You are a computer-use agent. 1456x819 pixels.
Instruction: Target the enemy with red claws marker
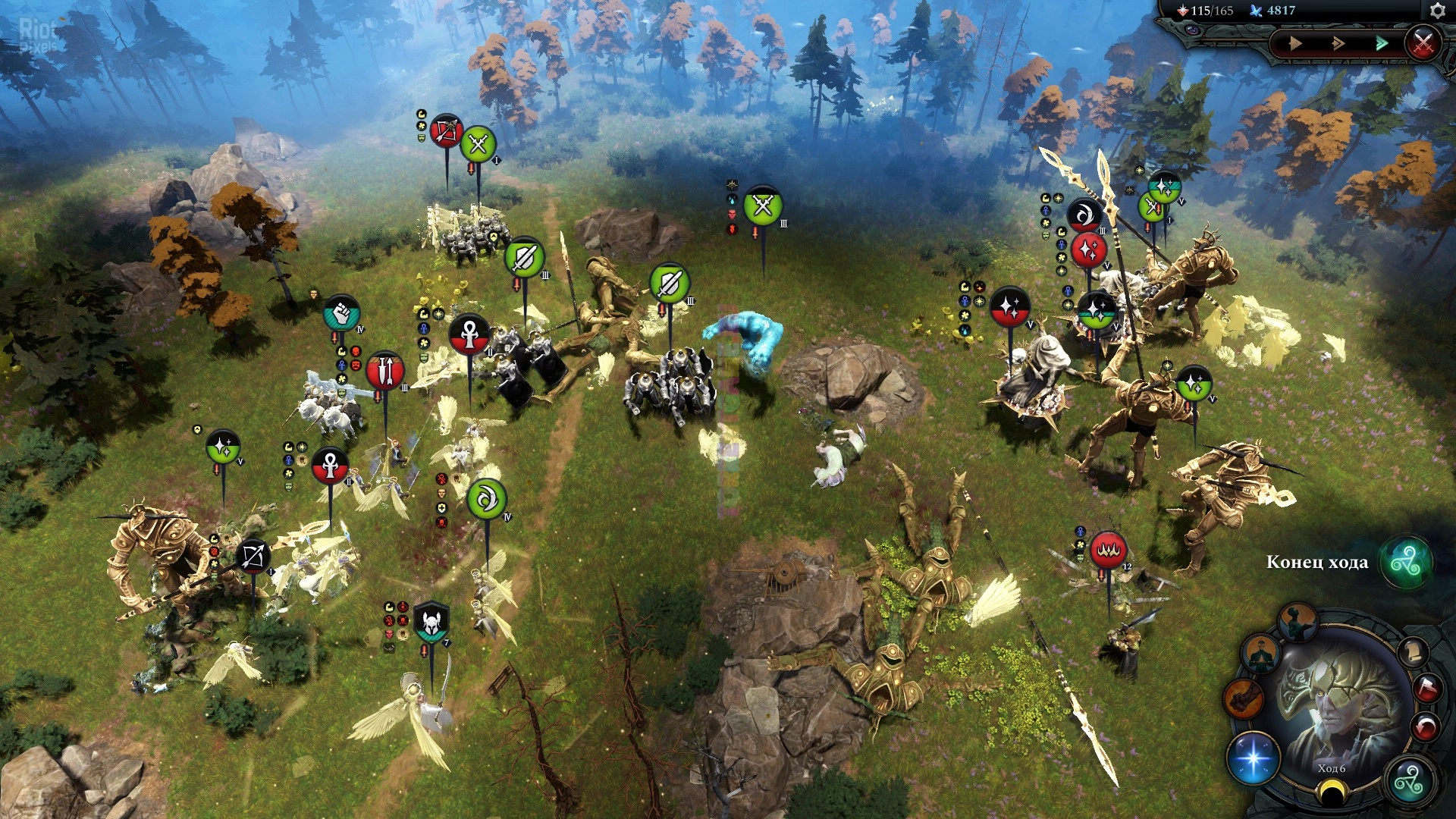click(1108, 550)
